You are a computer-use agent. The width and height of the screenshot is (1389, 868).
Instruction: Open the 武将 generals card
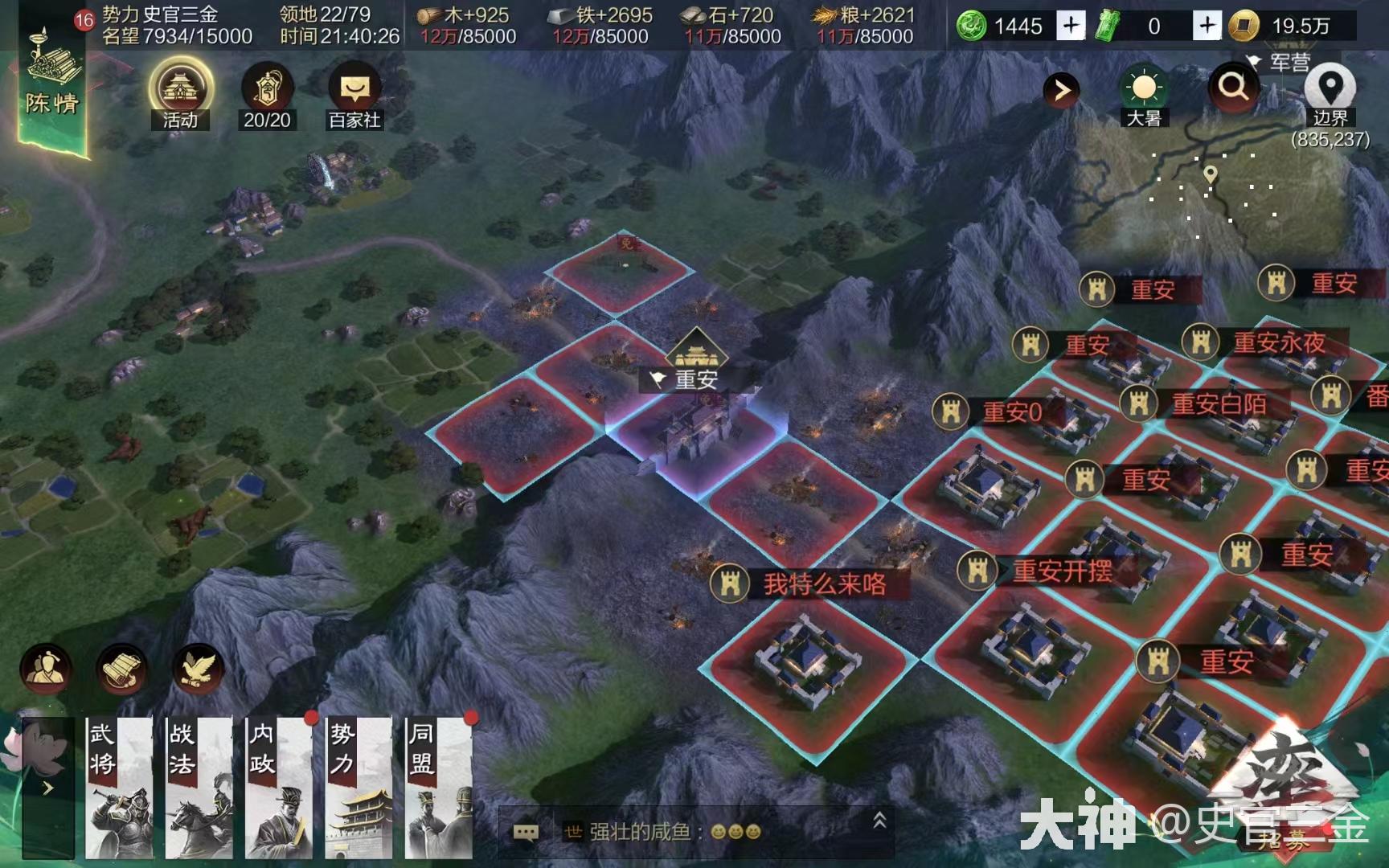119,788
